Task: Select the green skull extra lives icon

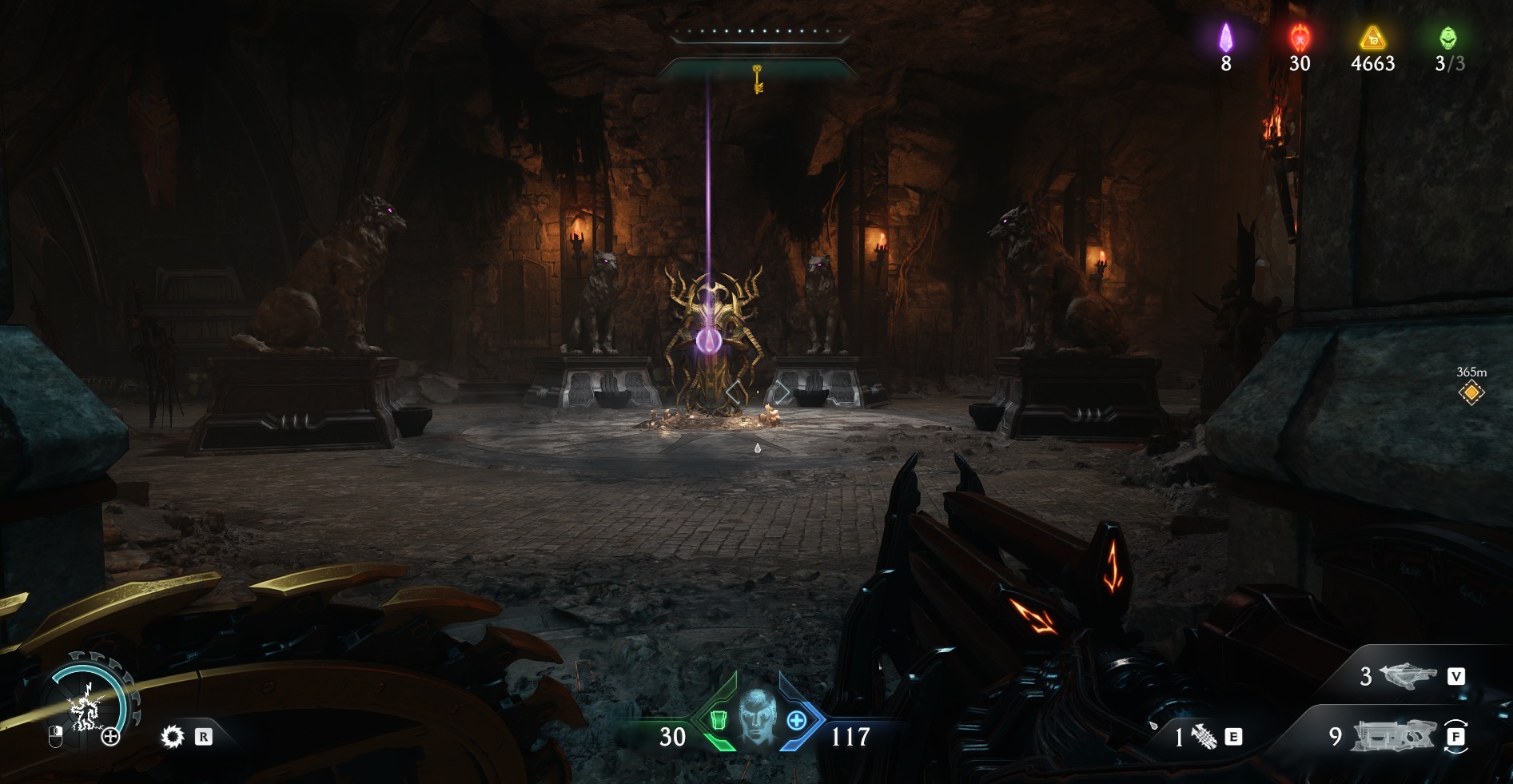Action: pyautogui.click(x=1448, y=37)
